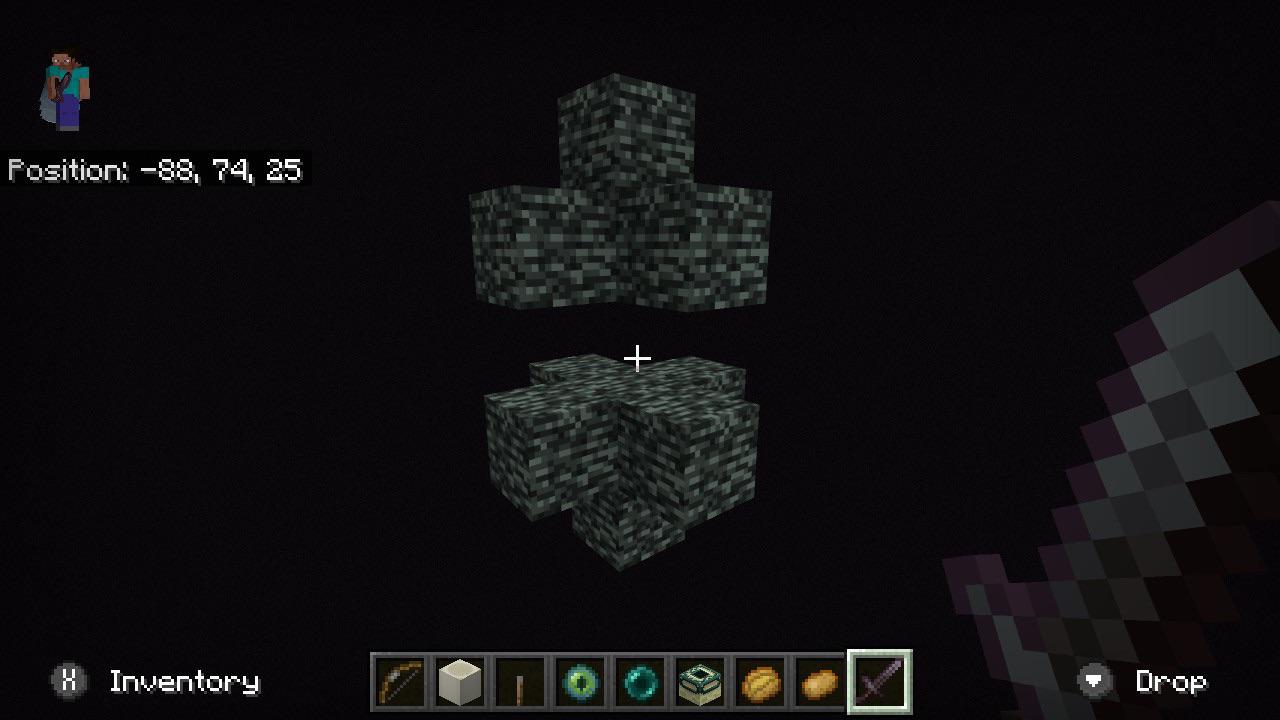This screenshot has width=1280, height=720.
Task: Select the pumpkin pie hotbar slot
Action: (x=759, y=681)
